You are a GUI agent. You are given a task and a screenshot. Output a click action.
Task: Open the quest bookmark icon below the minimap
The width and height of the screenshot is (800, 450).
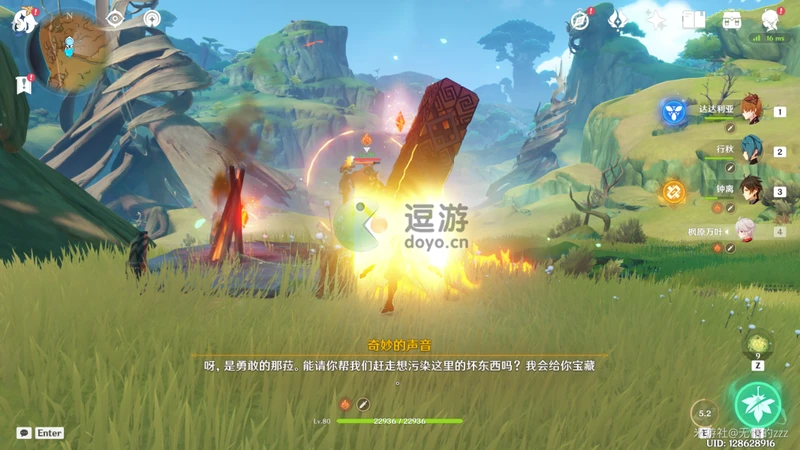click(24, 85)
